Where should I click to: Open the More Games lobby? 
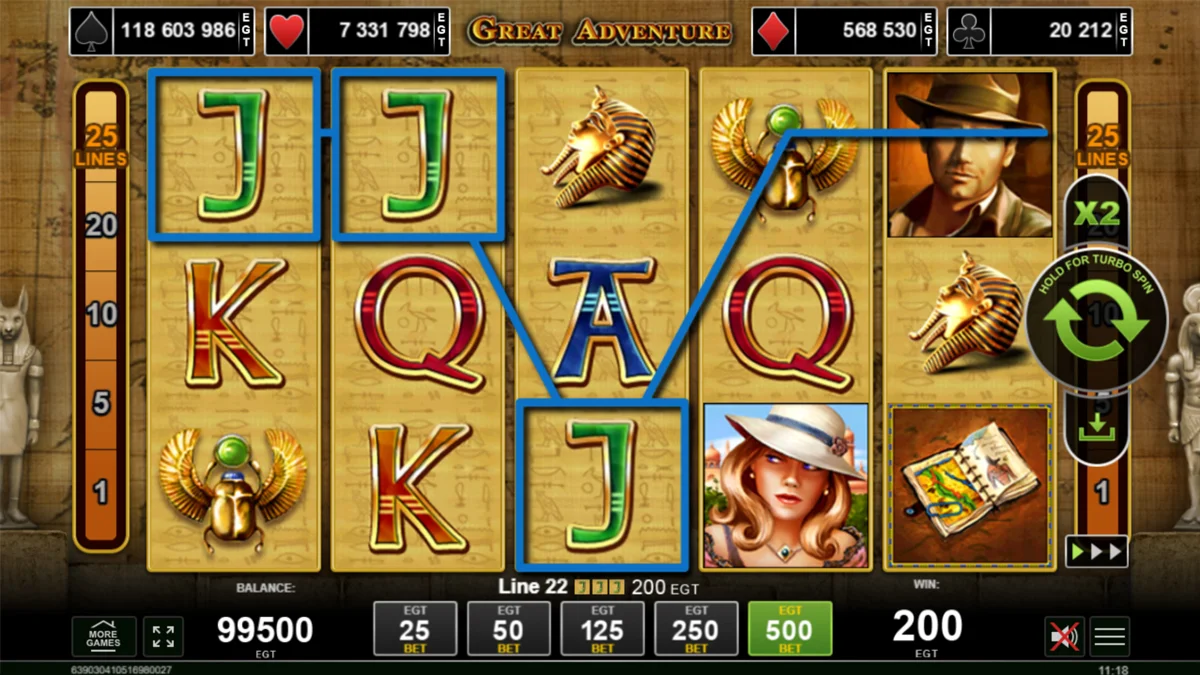point(103,637)
